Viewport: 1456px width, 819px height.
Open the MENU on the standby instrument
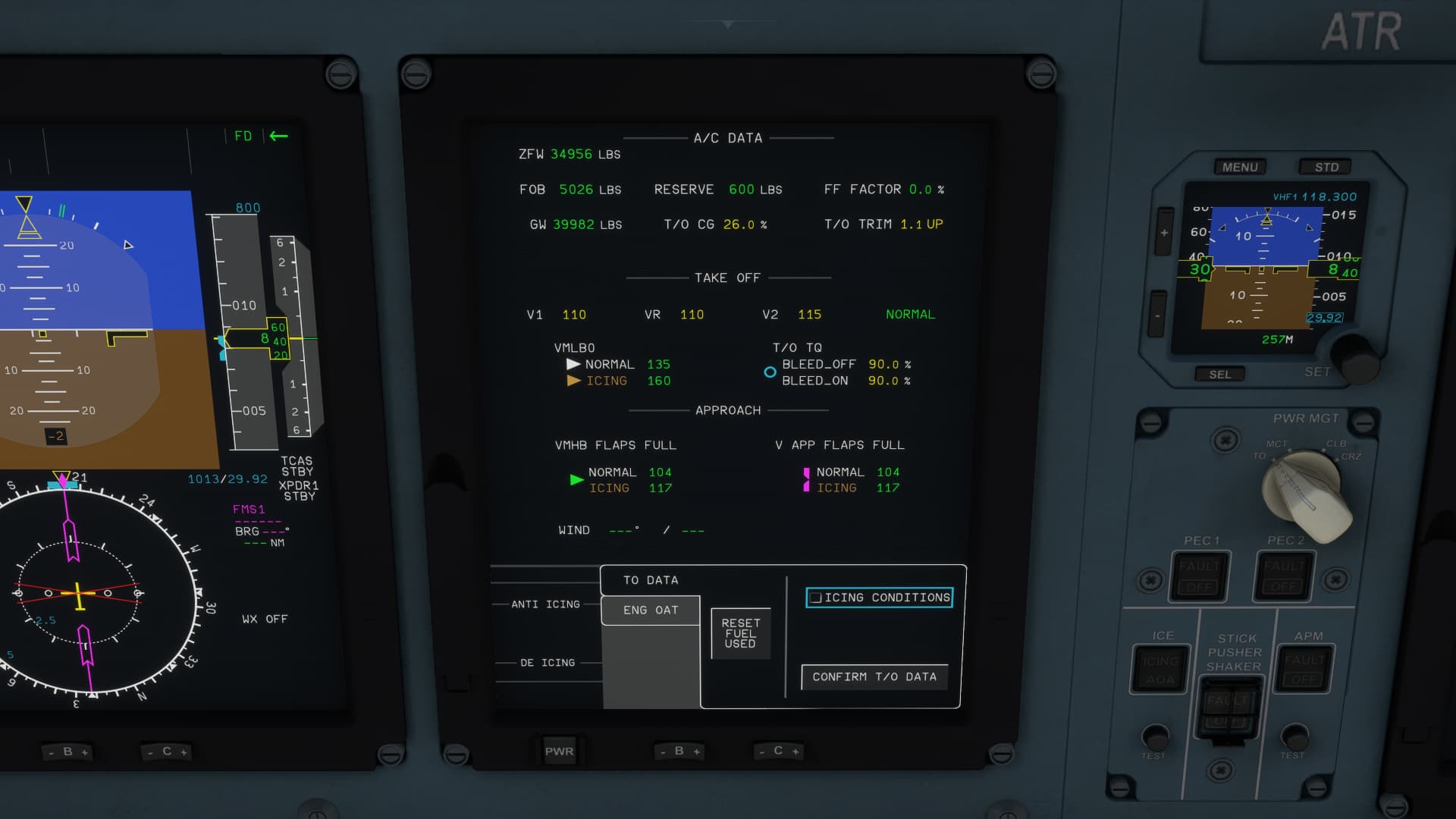[x=1239, y=167]
